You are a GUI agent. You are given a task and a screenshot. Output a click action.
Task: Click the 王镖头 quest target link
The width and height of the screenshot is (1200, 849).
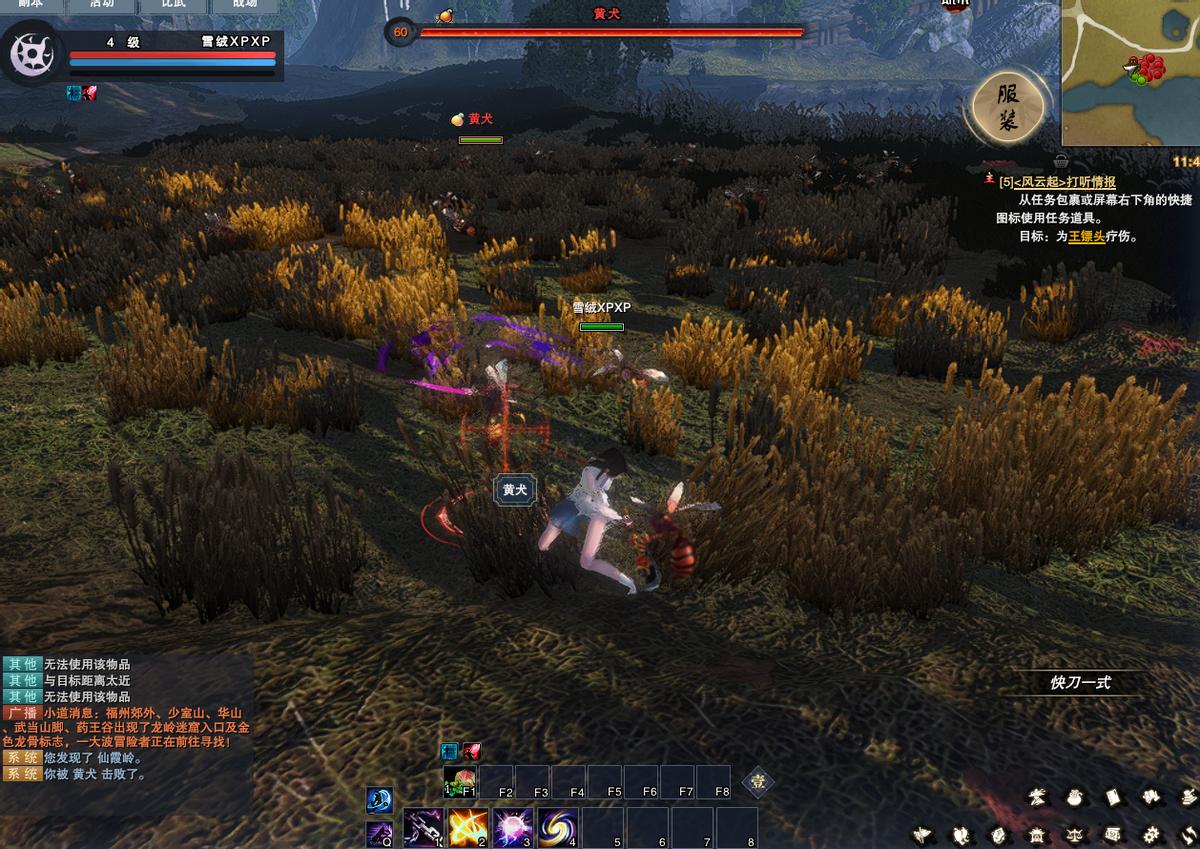[x=1086, y=237]
